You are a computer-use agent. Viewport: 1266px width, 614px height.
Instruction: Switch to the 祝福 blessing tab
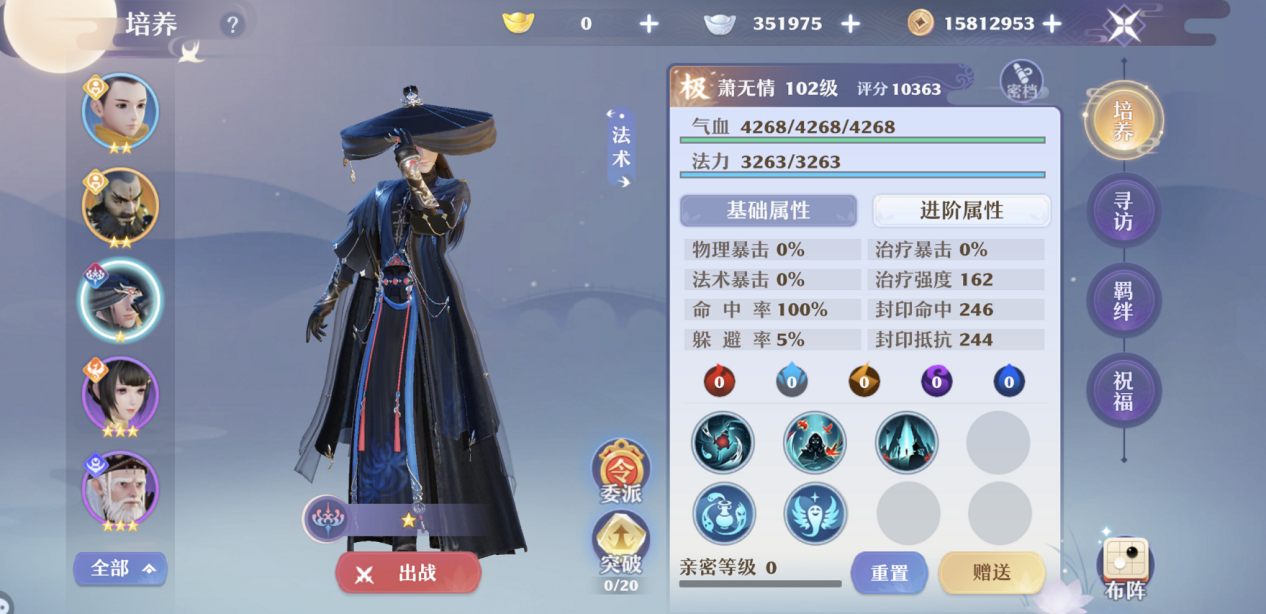1123,391
